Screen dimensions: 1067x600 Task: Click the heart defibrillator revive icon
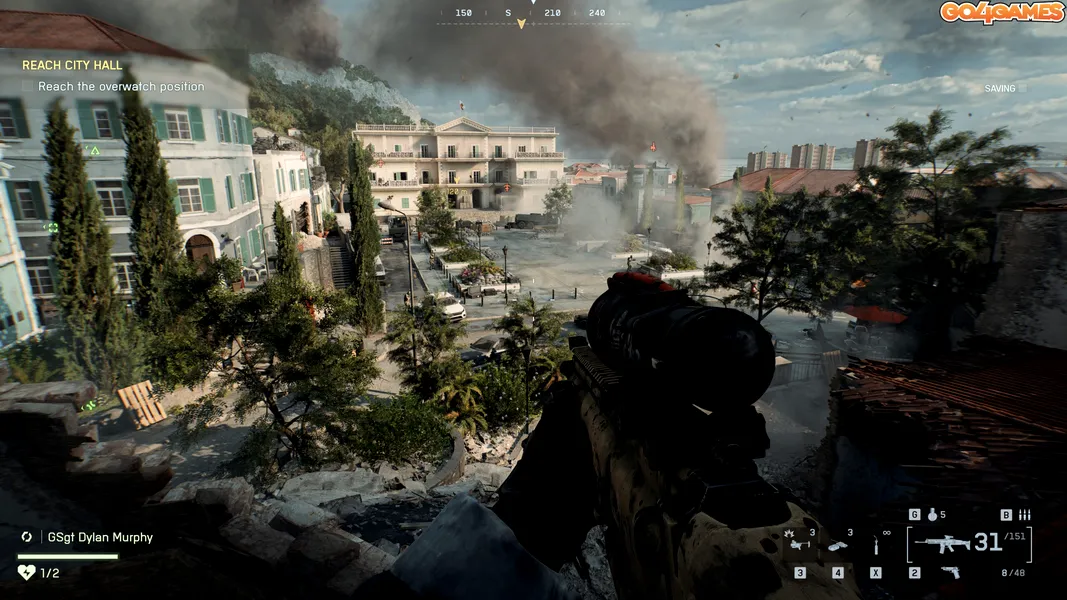(x=26, y=572)
